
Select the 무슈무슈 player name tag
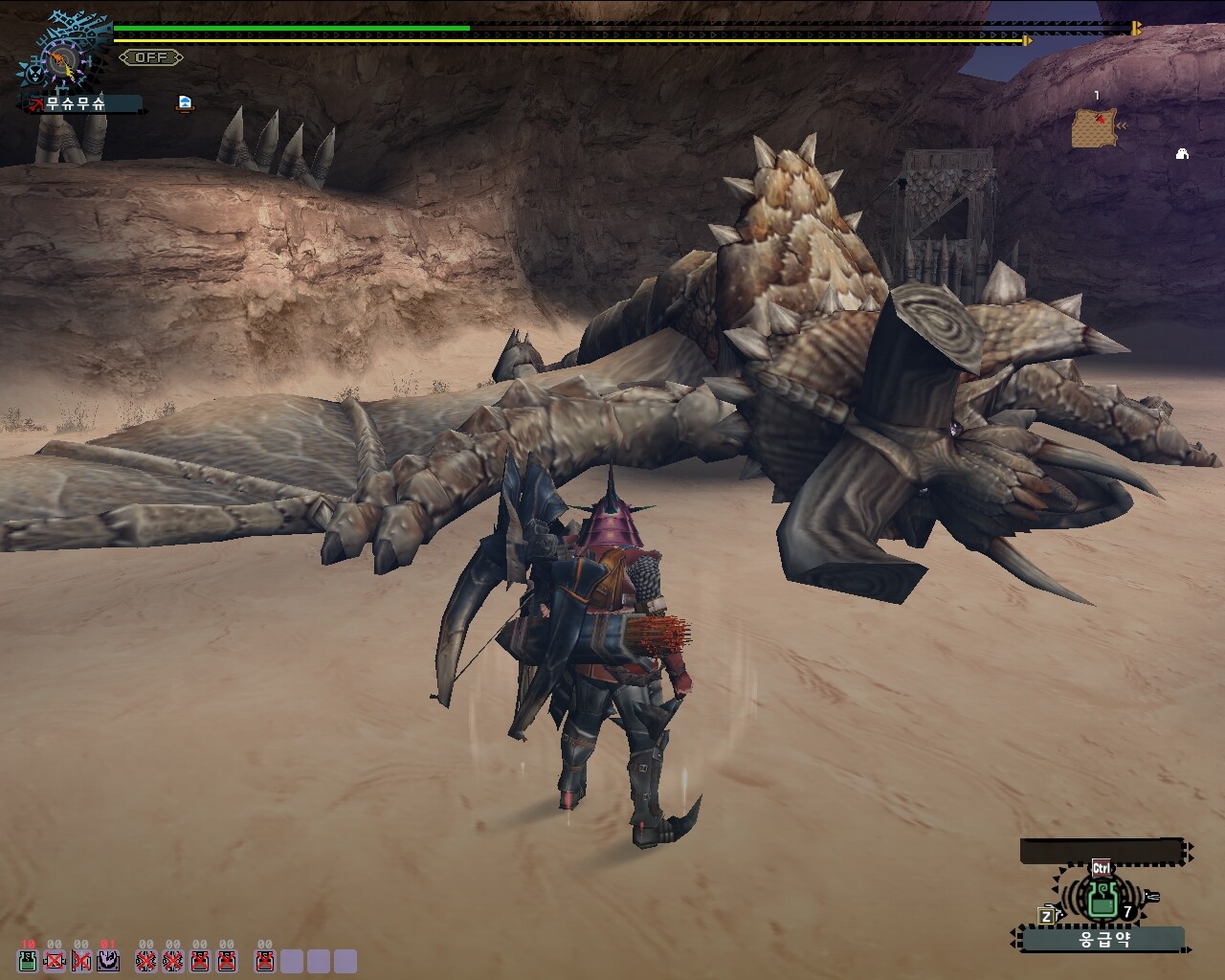(x=84, y=103)
